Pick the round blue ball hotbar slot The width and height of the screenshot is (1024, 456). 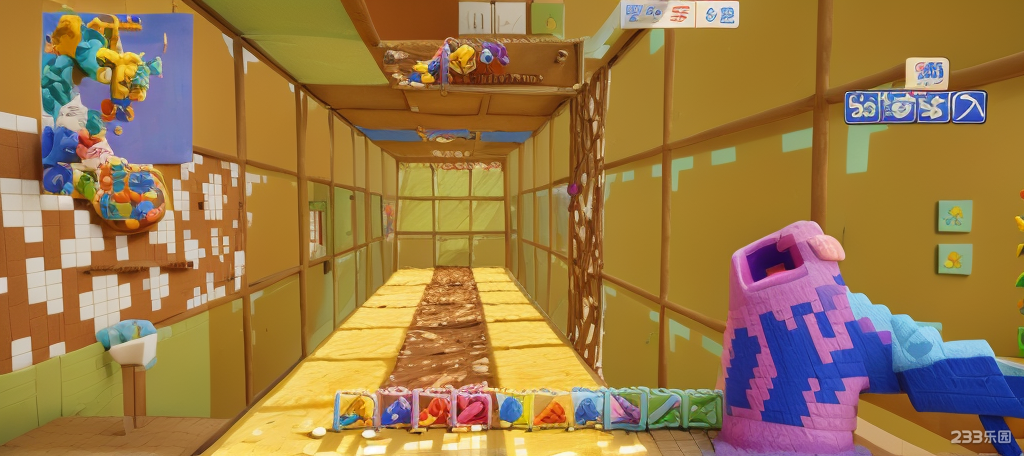[x=510, y=409]
